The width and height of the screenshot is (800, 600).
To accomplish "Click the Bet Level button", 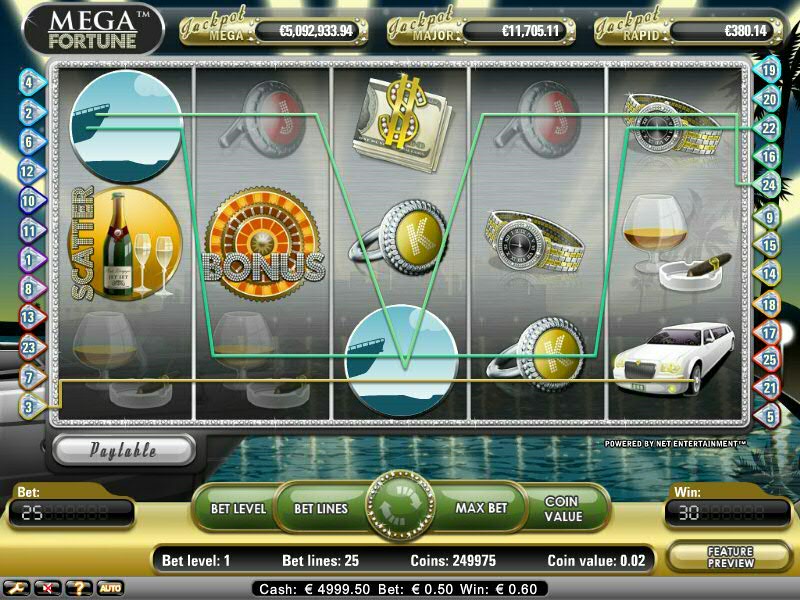I will point(238,508).
